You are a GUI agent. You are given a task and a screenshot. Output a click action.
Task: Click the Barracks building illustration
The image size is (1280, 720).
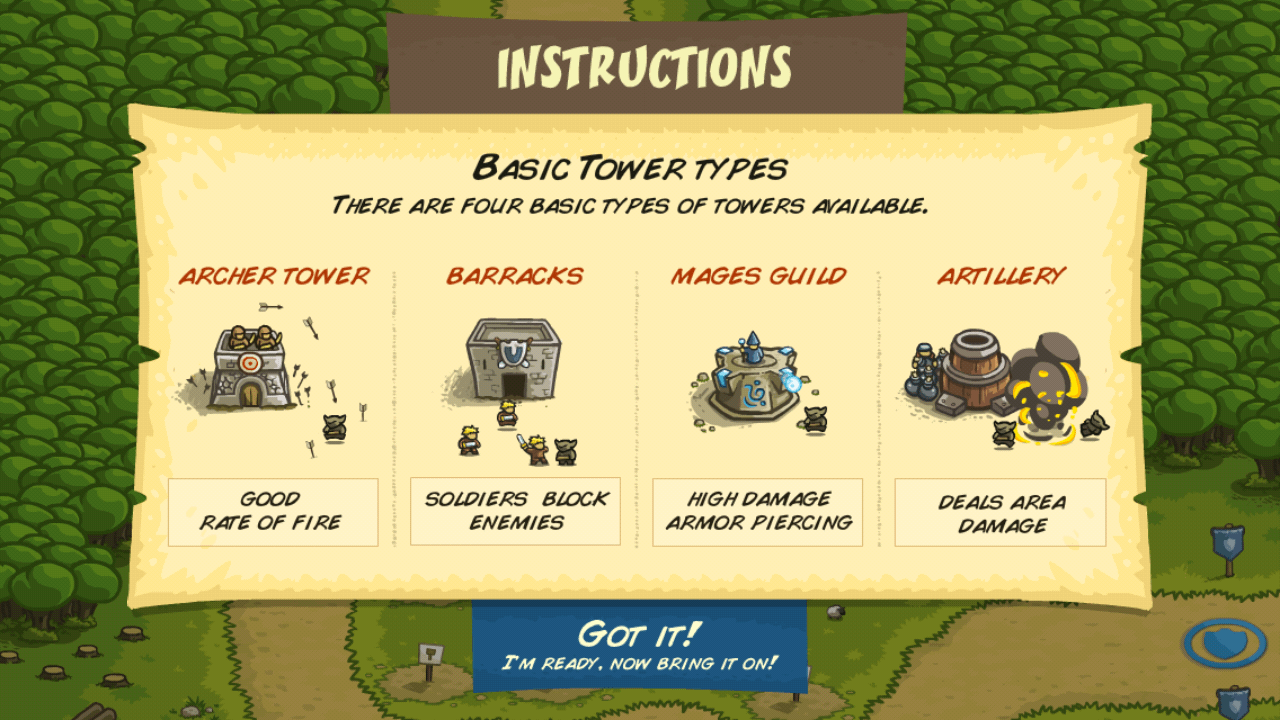(512, 360)
